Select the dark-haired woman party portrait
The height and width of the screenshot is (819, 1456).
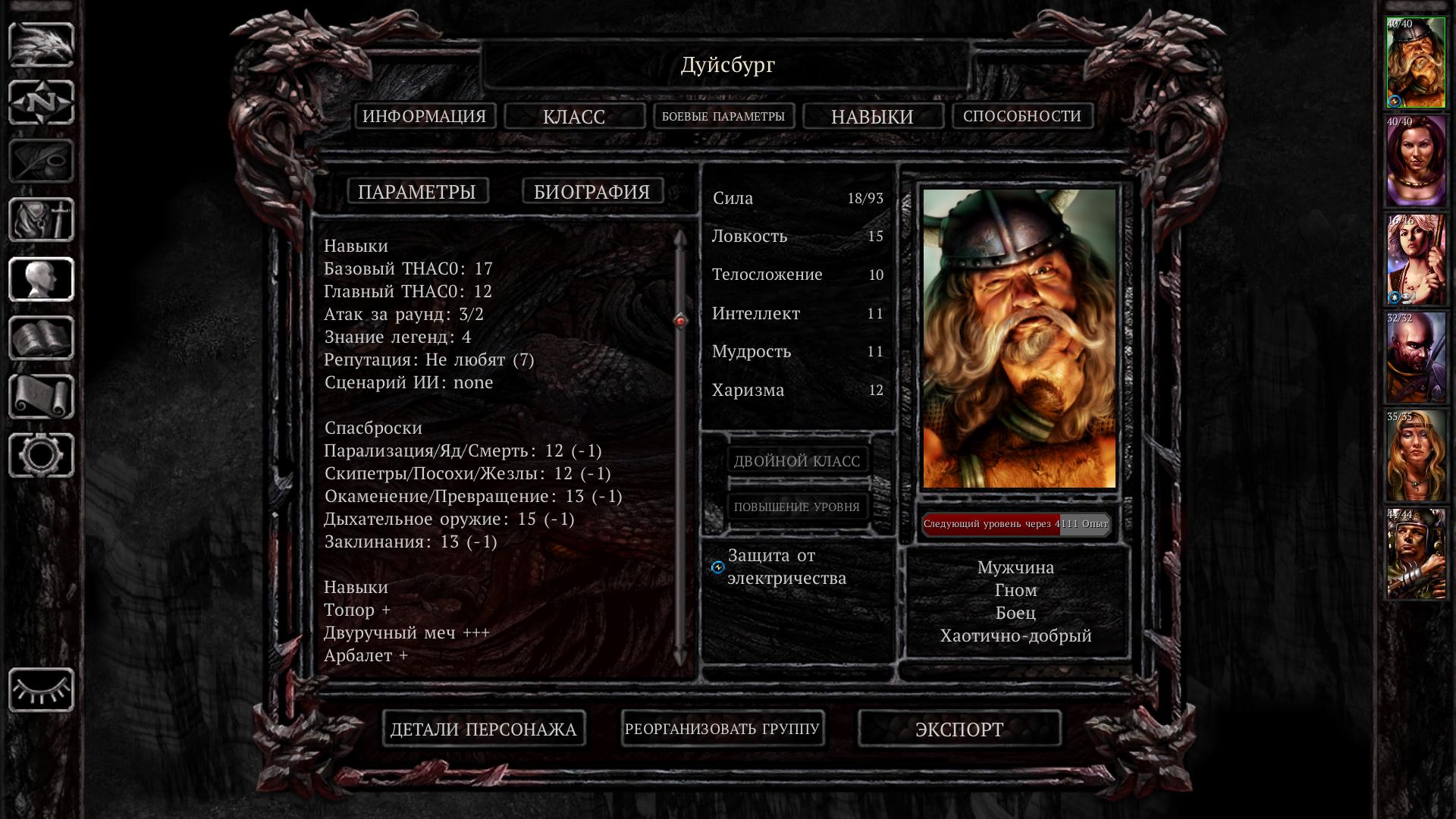(x=1416, y=161)
